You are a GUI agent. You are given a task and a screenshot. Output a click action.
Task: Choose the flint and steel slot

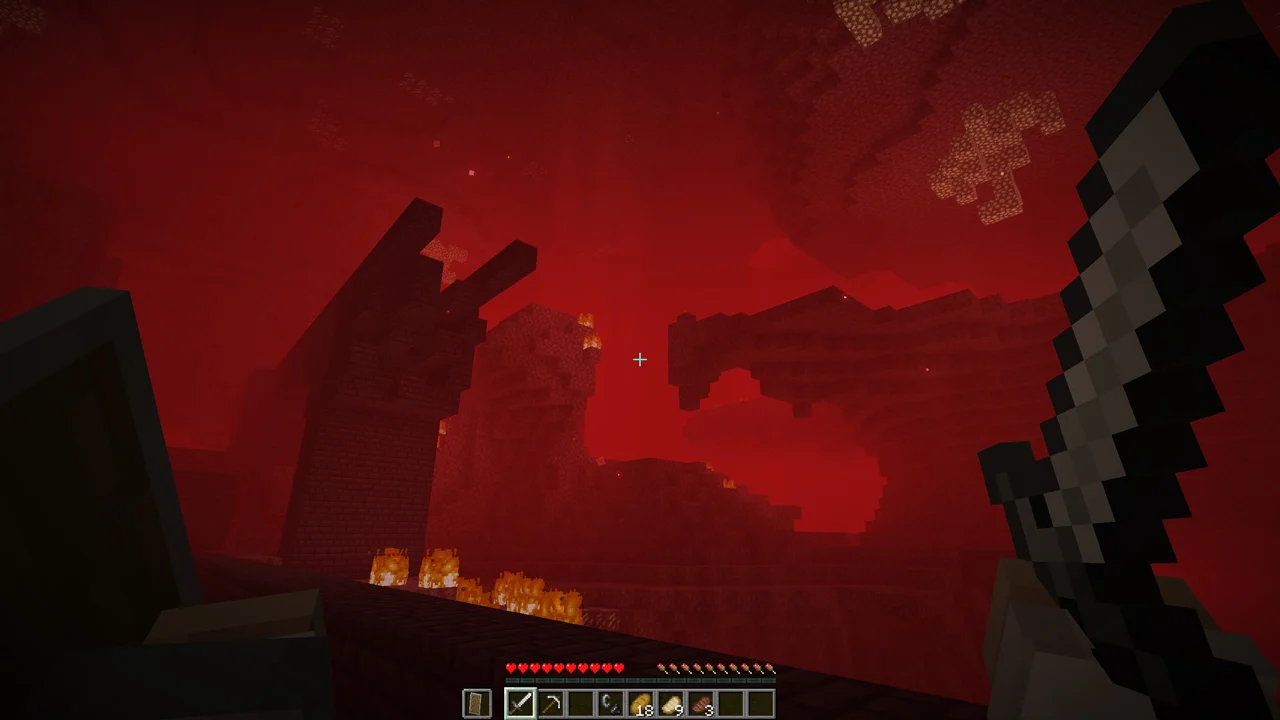610,704
